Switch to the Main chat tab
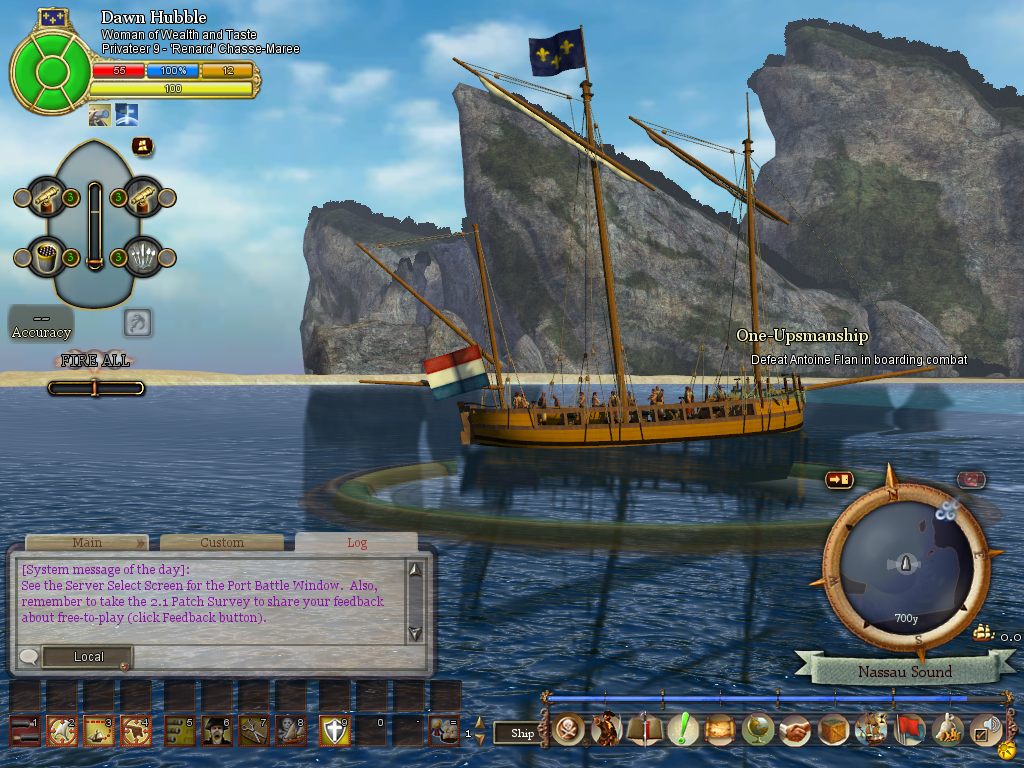This screenshot has width=1024, height=768. click(x=87, y=543)
